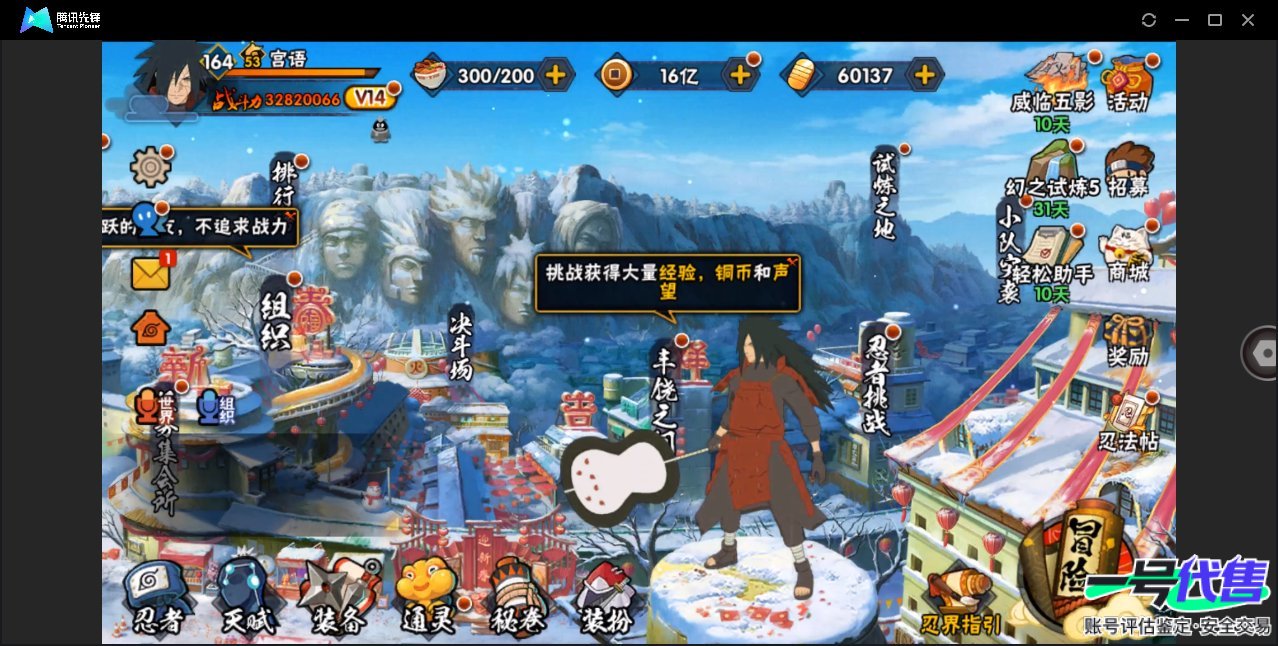Viewport: 1278px width, 646px height.
Task: Maximize the emulator window
Action: [1215, 20]
